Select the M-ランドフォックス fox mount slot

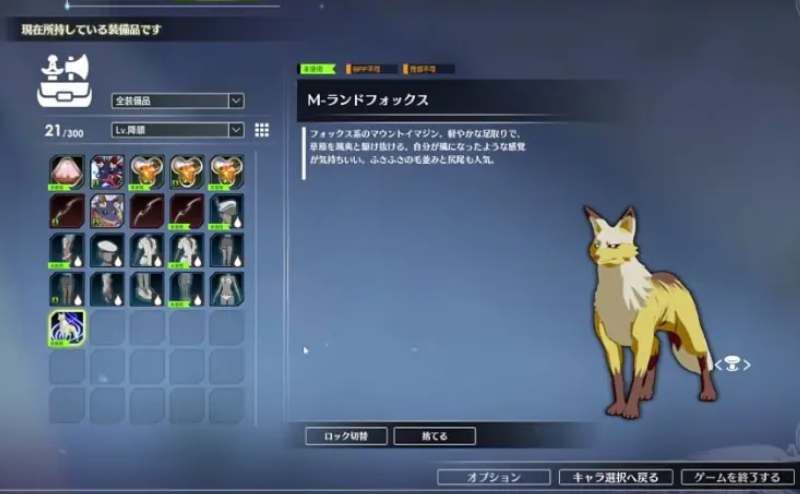tap(67, 326)
